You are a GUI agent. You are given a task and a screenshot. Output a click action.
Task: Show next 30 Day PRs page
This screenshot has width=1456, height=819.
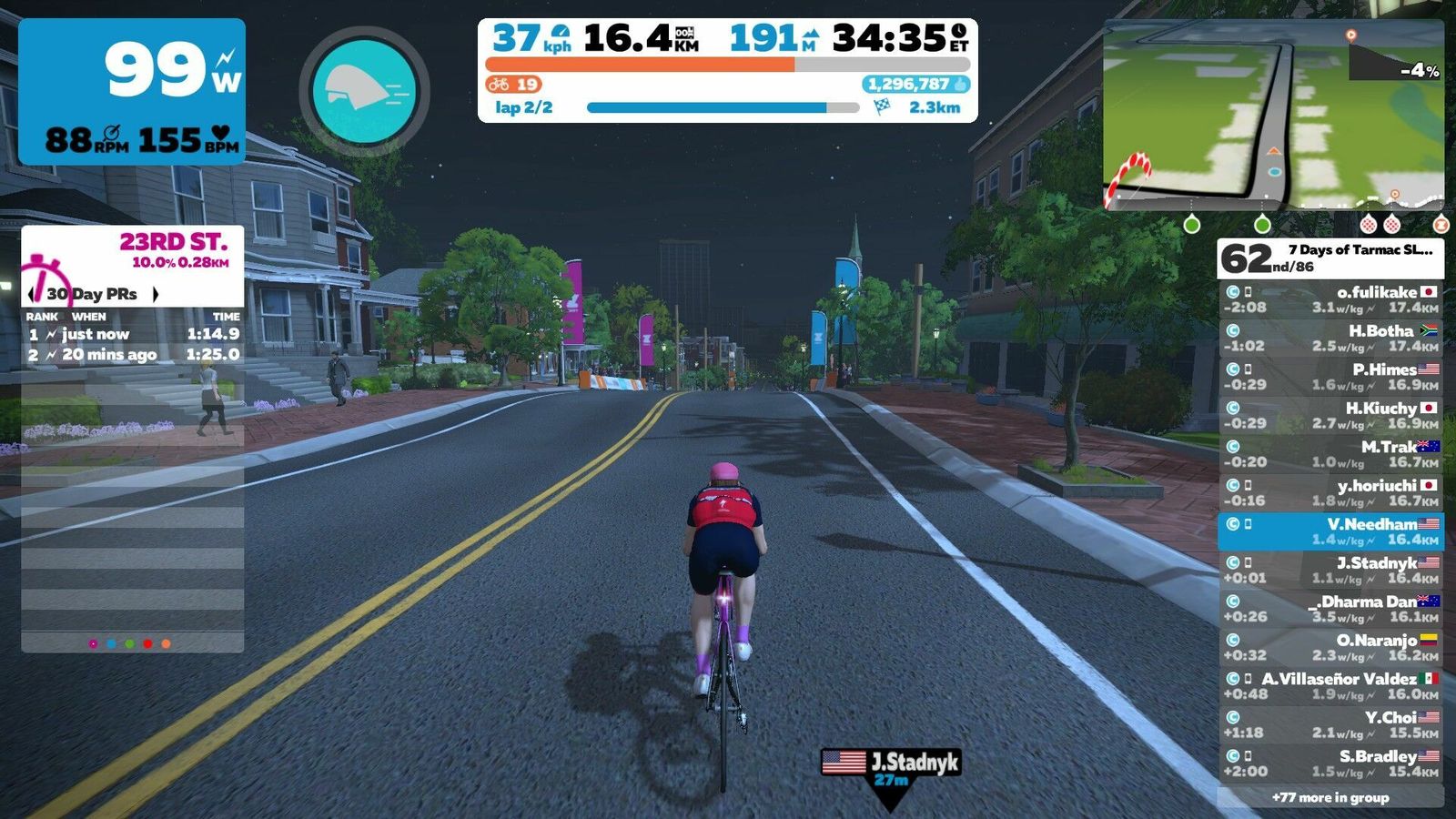click(156, 294)
